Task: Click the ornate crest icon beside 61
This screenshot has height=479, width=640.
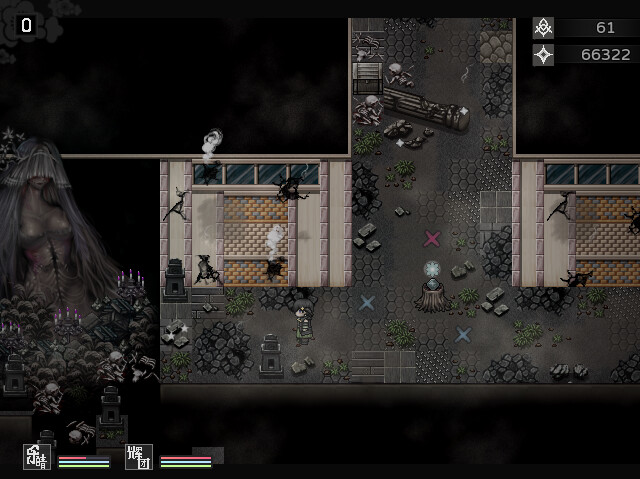Action: coord(543,28)
